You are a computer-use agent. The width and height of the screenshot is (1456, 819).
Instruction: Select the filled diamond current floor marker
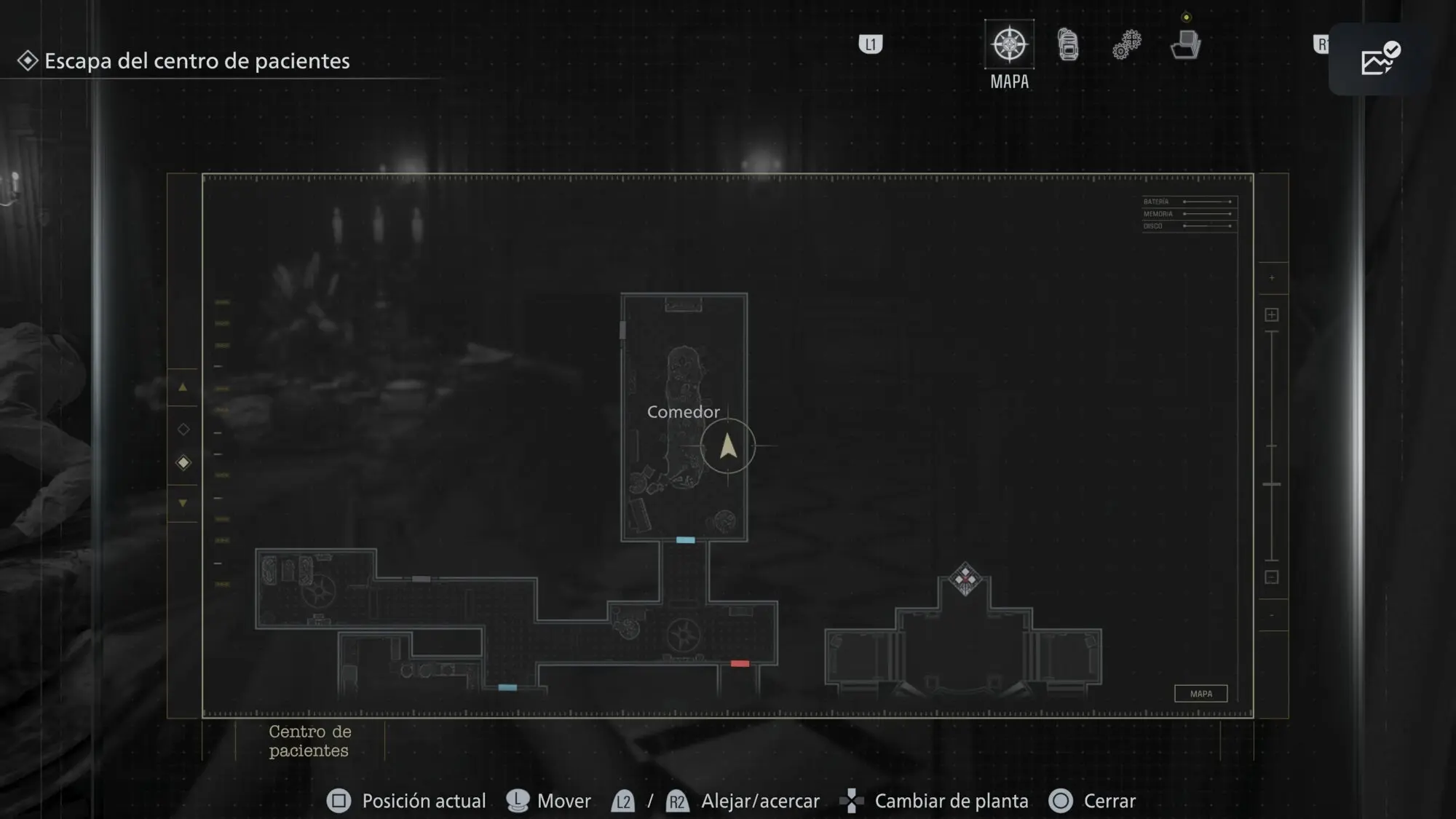coord(183,463)
